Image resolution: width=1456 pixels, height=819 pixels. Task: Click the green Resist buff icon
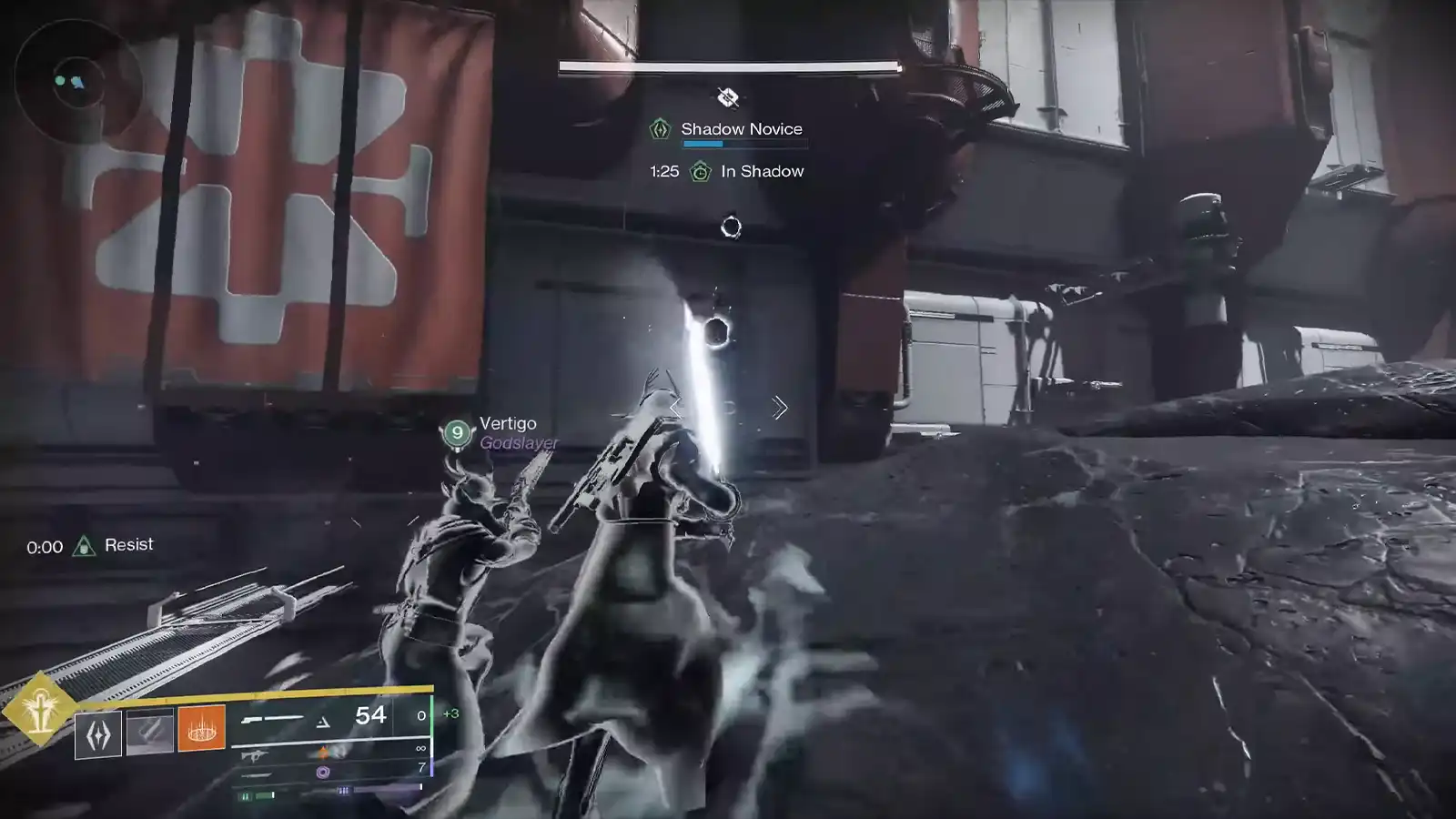tap(85, 546)
